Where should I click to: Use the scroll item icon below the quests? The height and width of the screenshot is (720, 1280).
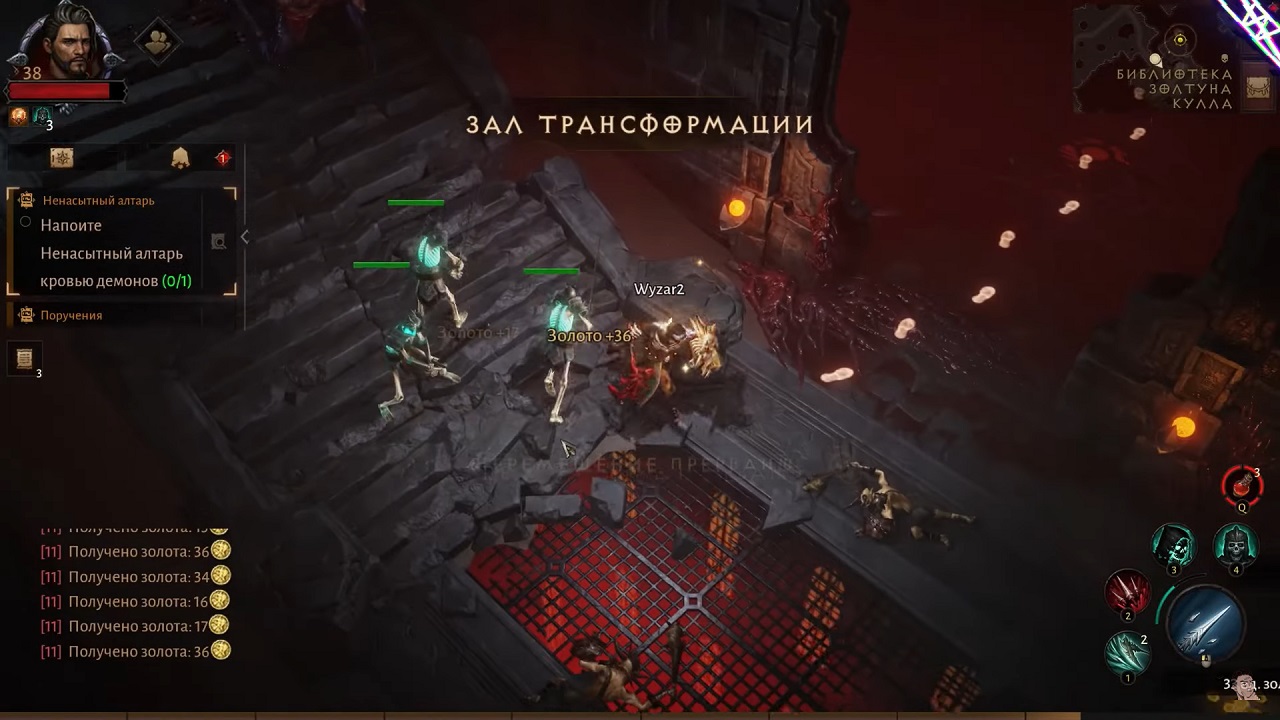pyautogui.click(x=25, y=359)
